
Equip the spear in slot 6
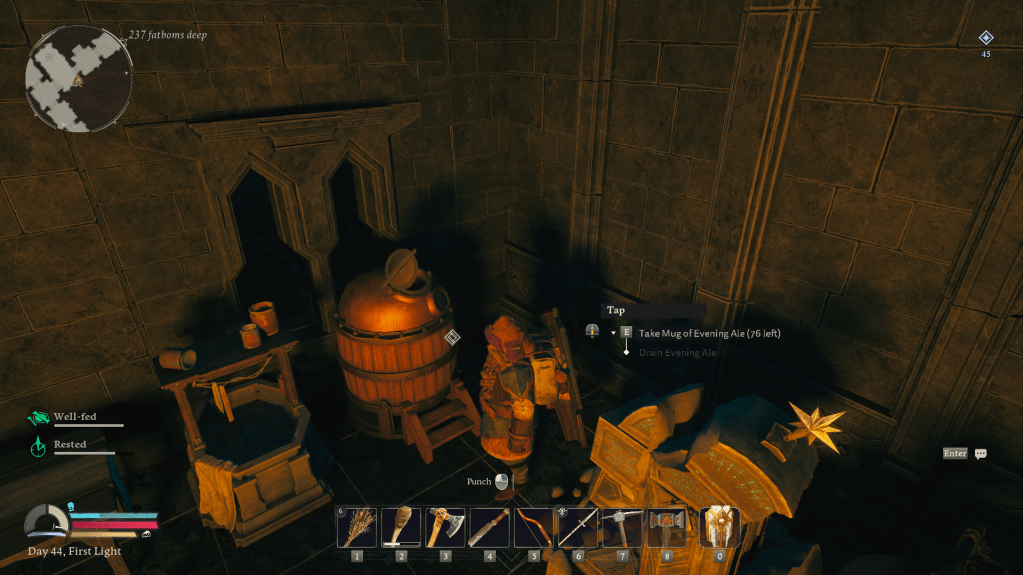point(577,526)
